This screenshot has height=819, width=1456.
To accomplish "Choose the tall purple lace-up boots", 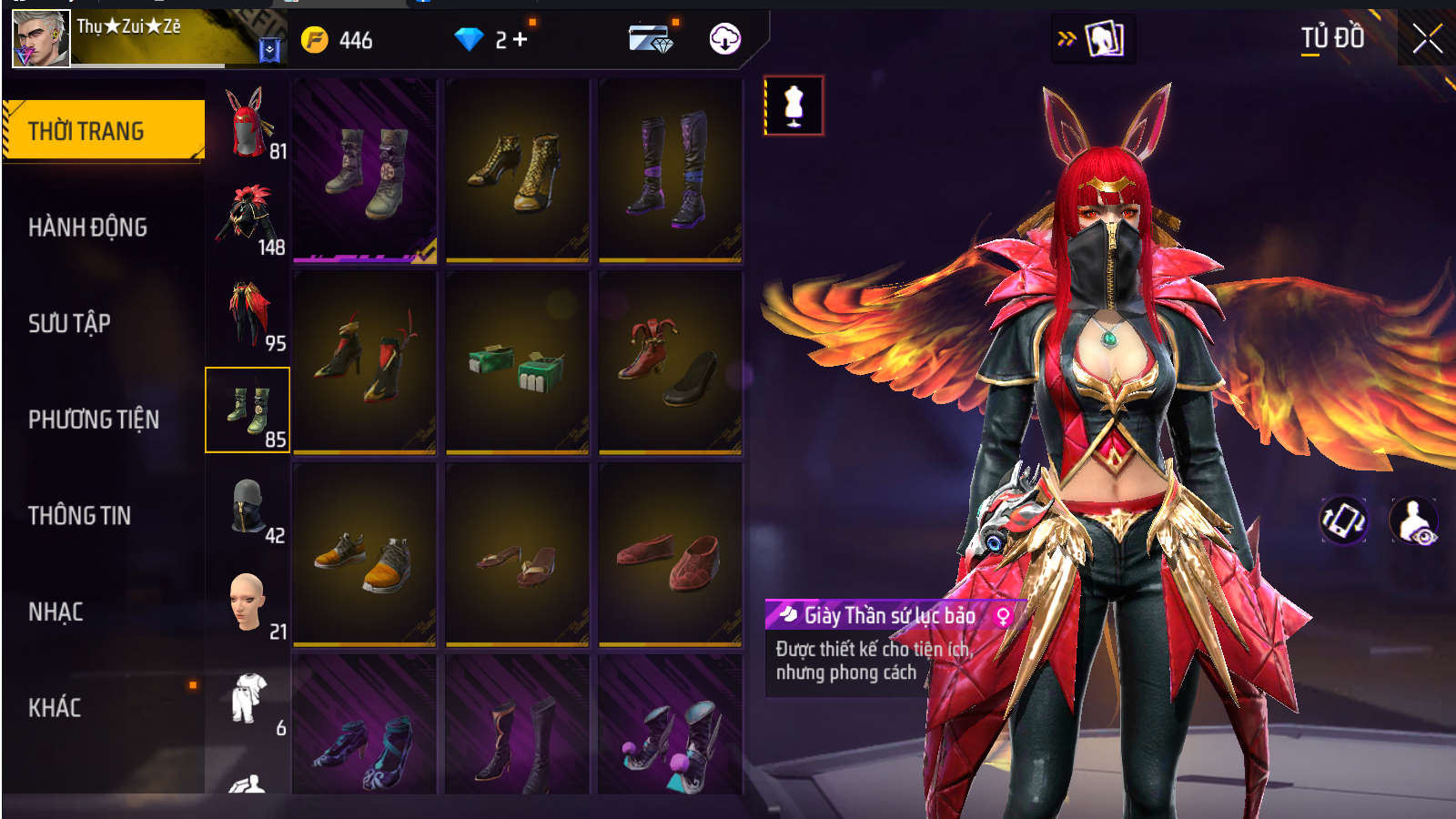I will click(x=670, y=171).
